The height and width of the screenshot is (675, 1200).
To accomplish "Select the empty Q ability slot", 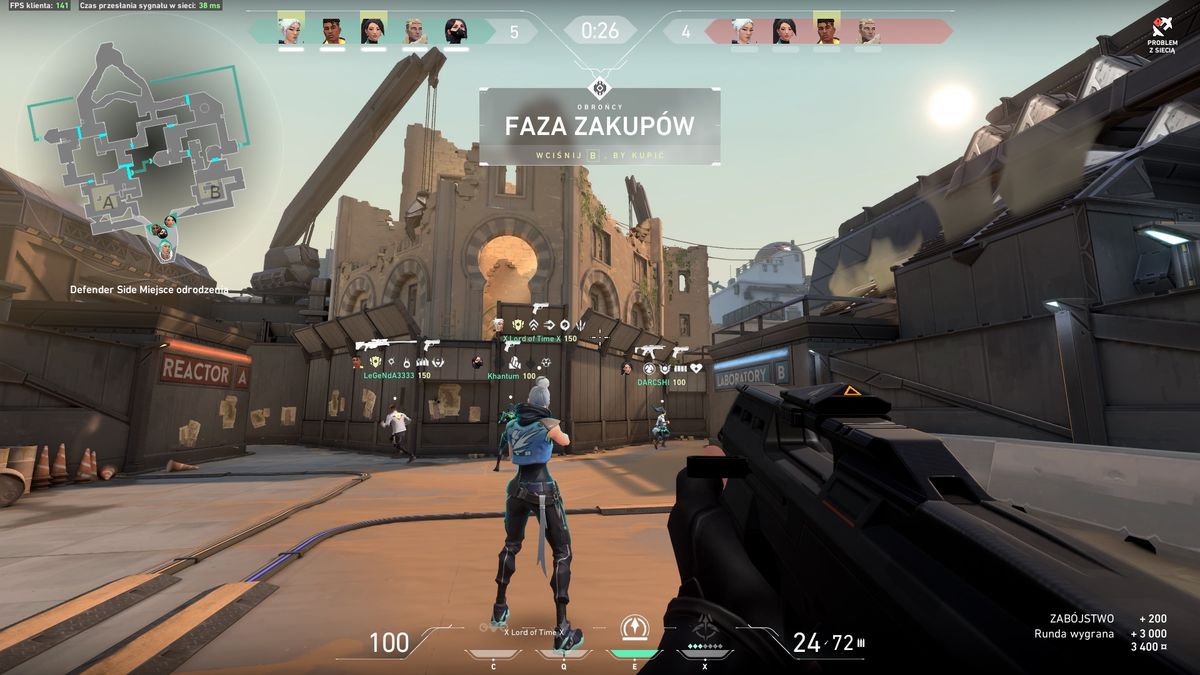I will click(x=564, y=653).
